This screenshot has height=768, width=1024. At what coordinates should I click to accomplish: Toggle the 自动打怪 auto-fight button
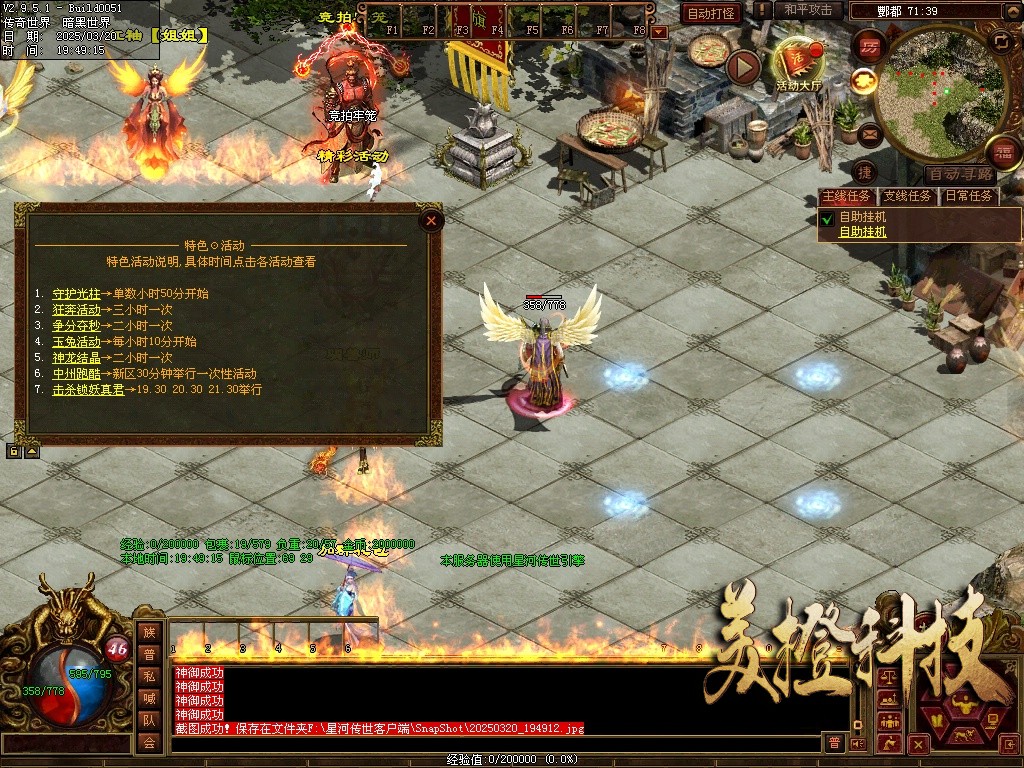point(711,13)
